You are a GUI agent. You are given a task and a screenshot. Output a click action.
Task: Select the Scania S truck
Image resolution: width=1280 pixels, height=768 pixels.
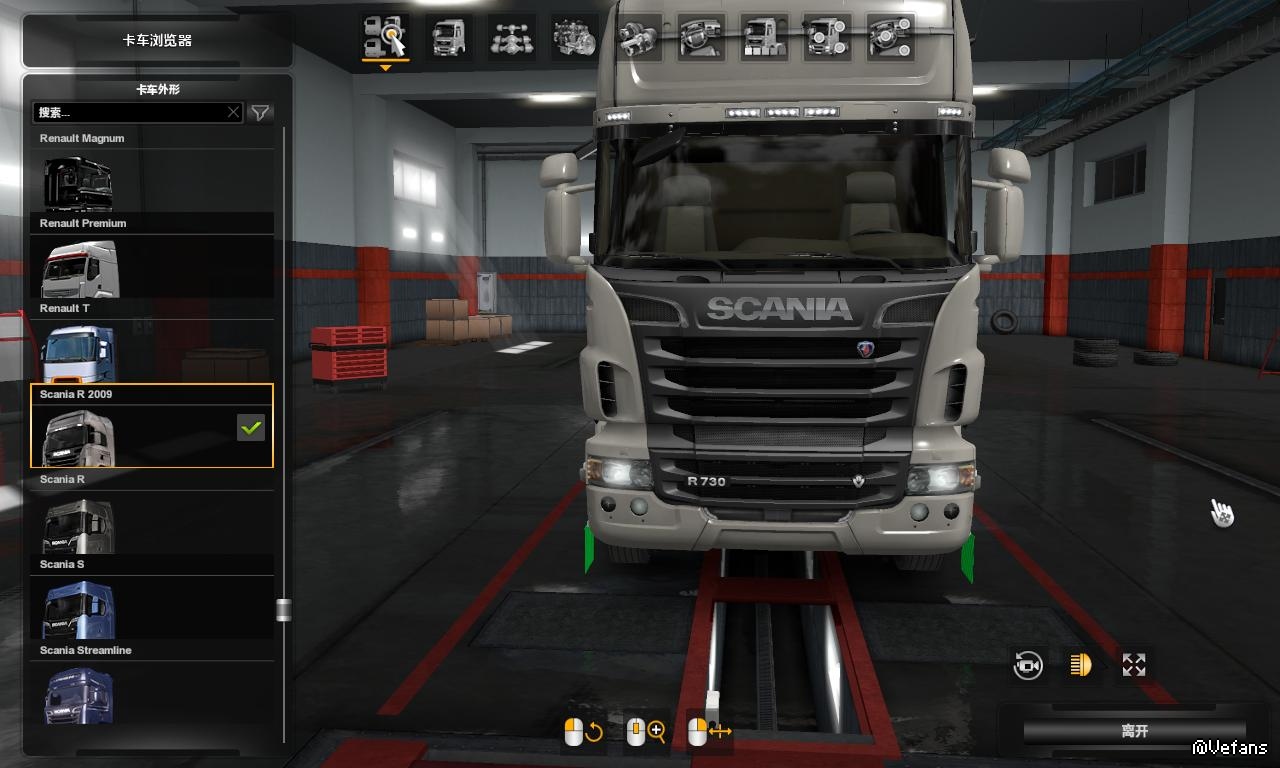click(78, 610)
